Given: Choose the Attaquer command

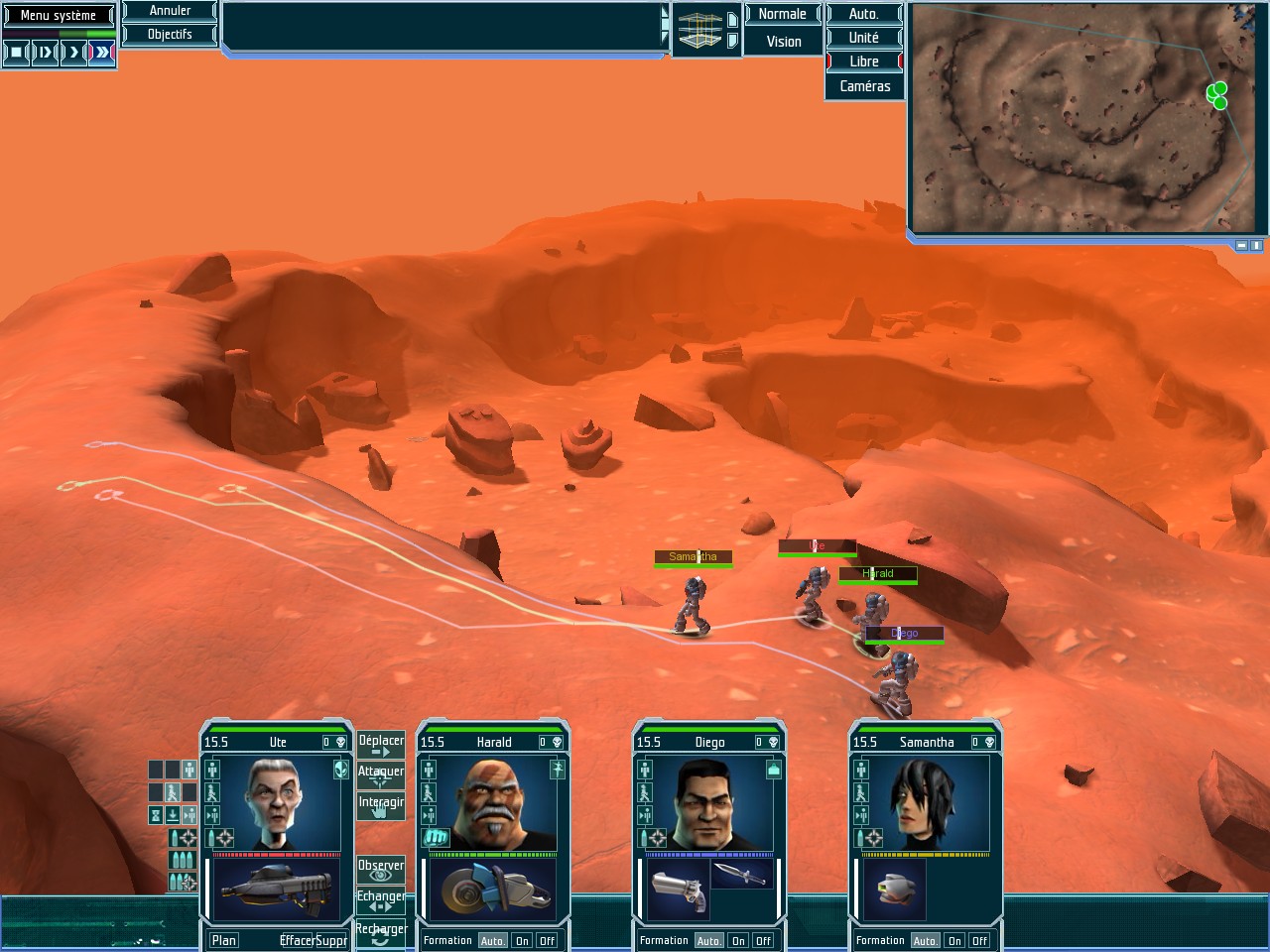Looking at the screenshot, I should point(381,775).
